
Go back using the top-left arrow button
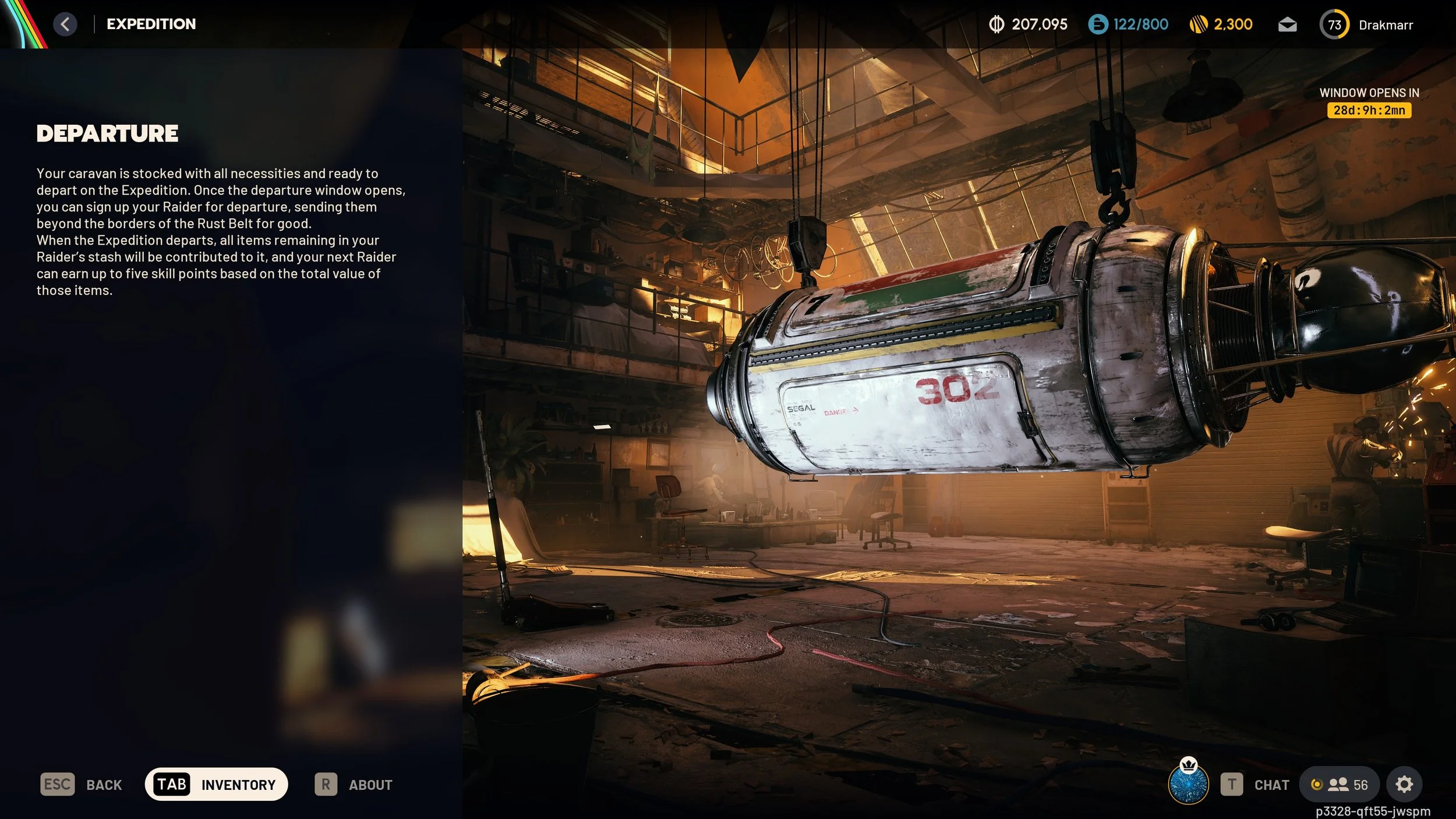coord(65,24)
